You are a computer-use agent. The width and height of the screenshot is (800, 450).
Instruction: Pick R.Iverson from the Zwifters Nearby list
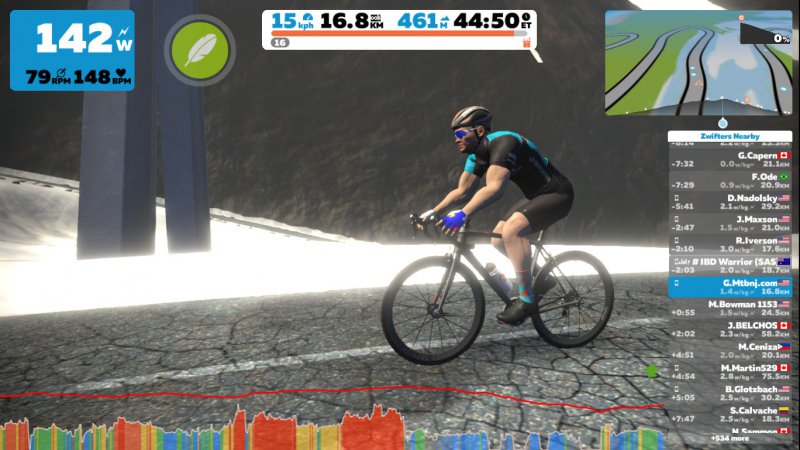tap(730, 244)
